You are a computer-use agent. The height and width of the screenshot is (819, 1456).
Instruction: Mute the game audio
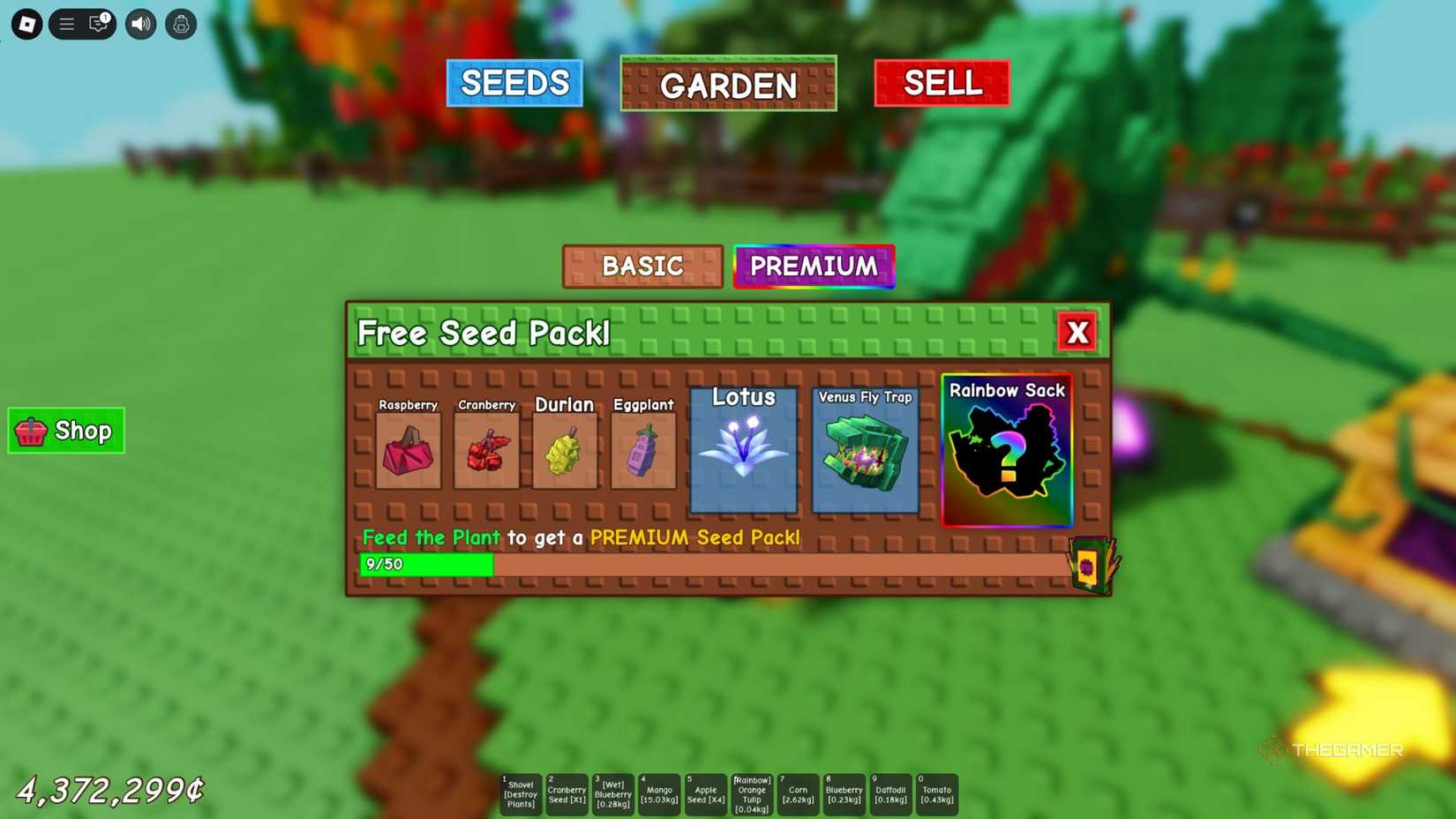pos(139,24)
